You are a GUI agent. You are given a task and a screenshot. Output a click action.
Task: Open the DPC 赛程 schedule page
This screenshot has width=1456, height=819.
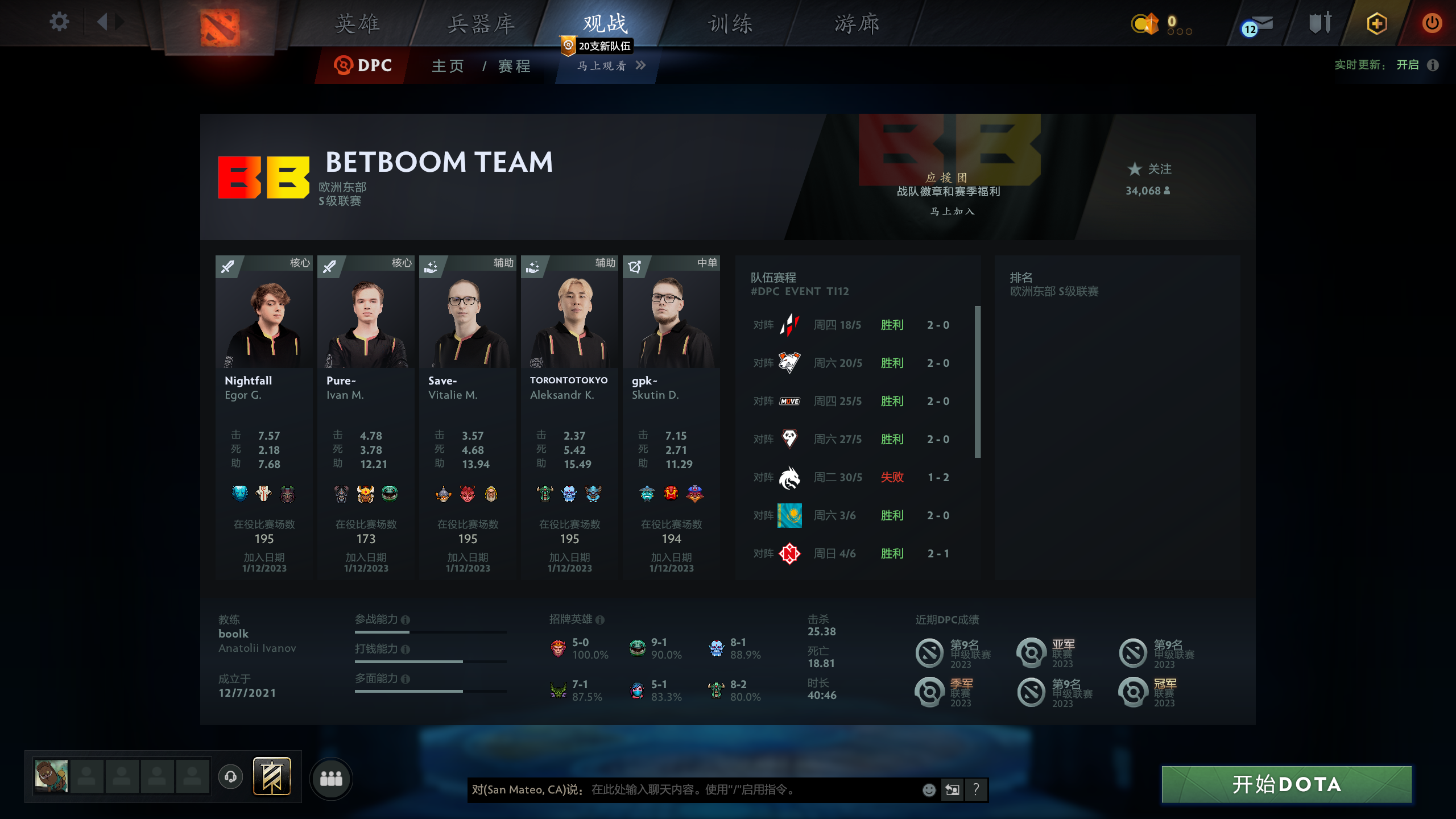(x=515, y=66)
